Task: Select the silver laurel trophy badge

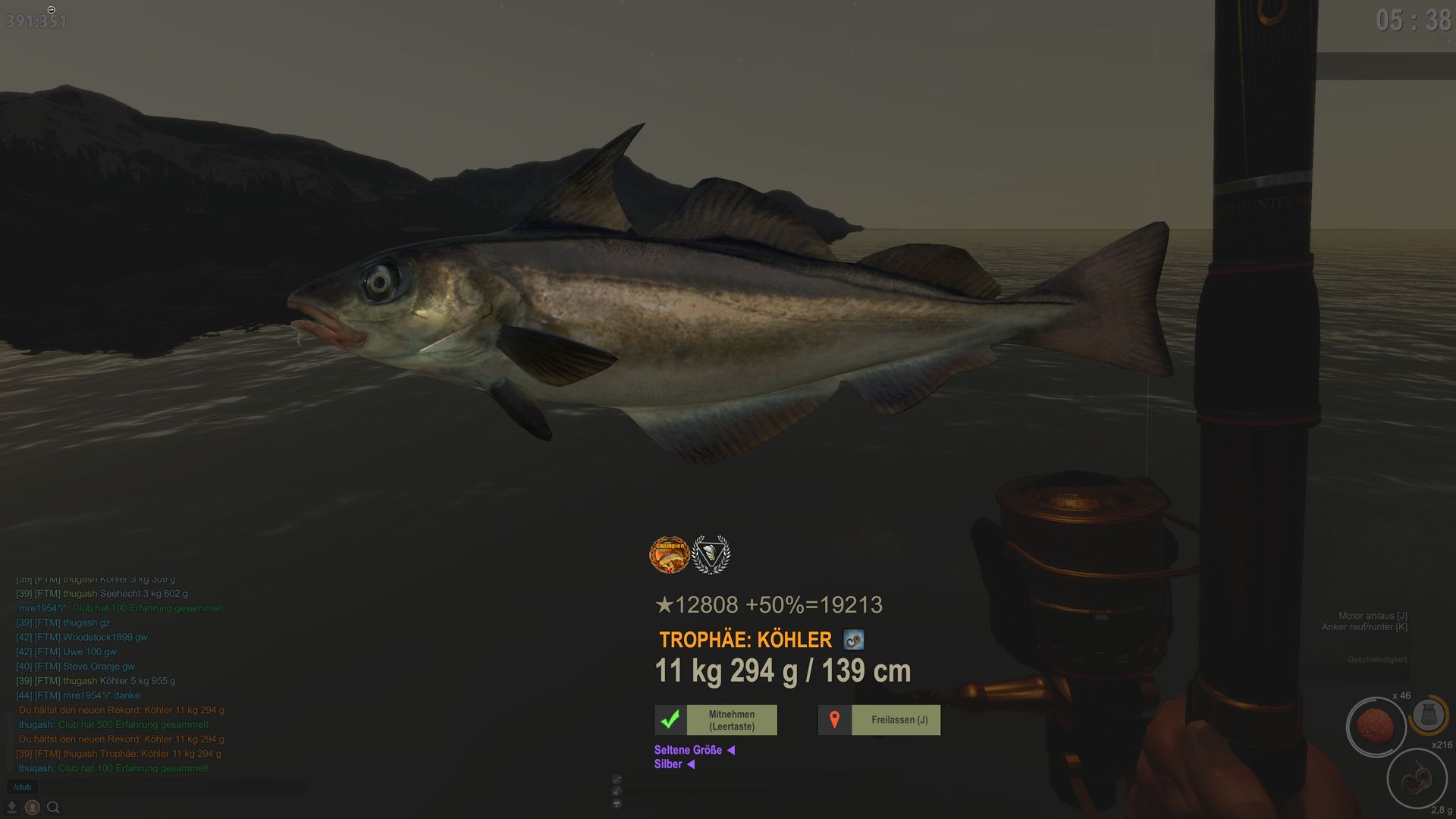Action: (x=711, y=555)
